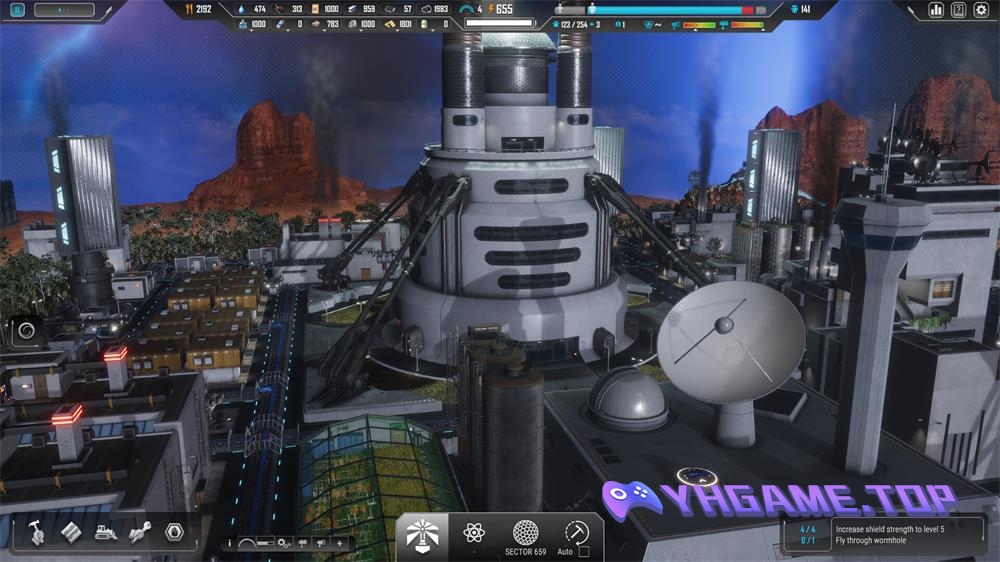Click the hexagon icon in build toolbar

pos(173,532)
